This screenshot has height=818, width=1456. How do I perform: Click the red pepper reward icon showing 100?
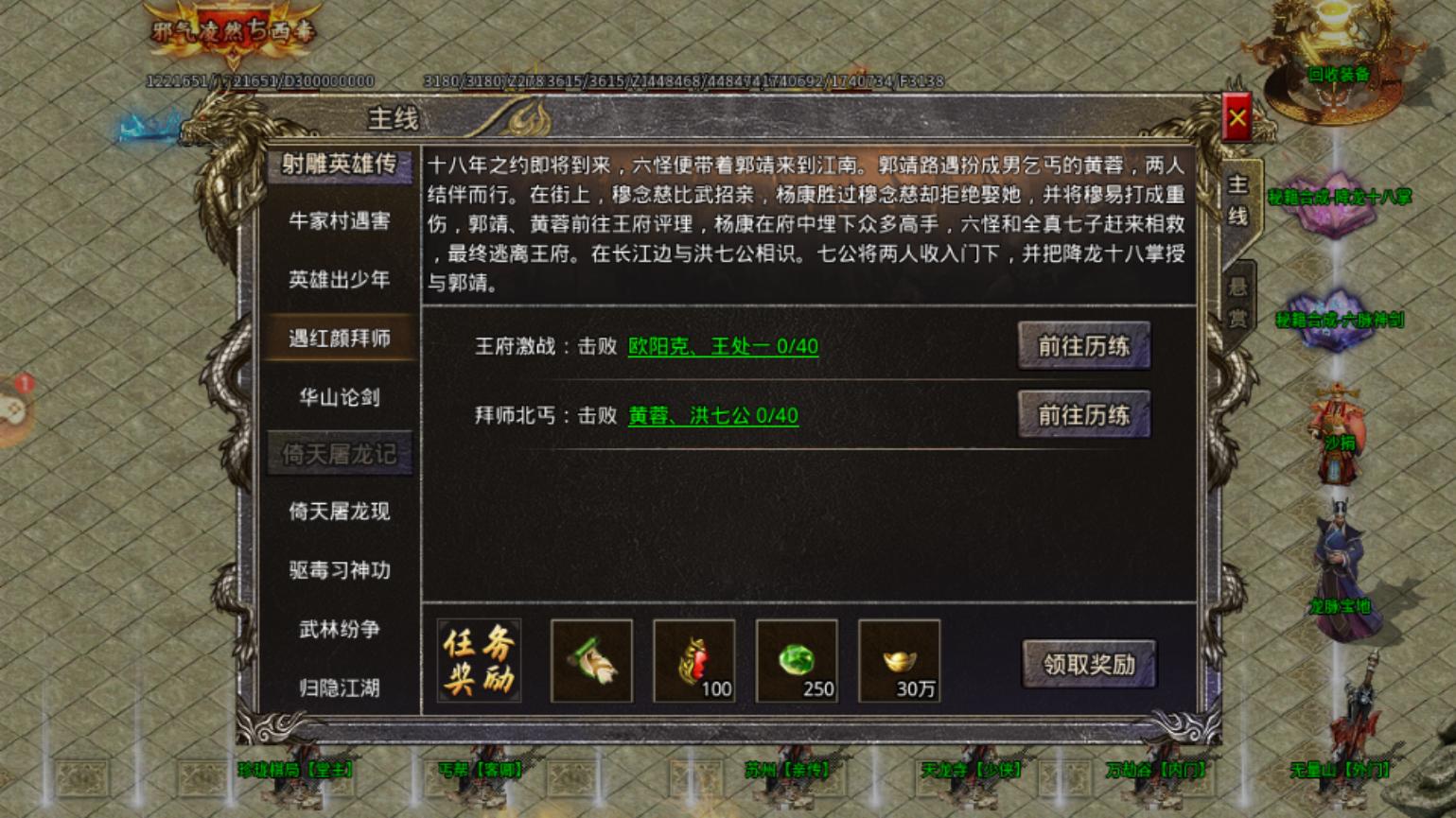695,662
